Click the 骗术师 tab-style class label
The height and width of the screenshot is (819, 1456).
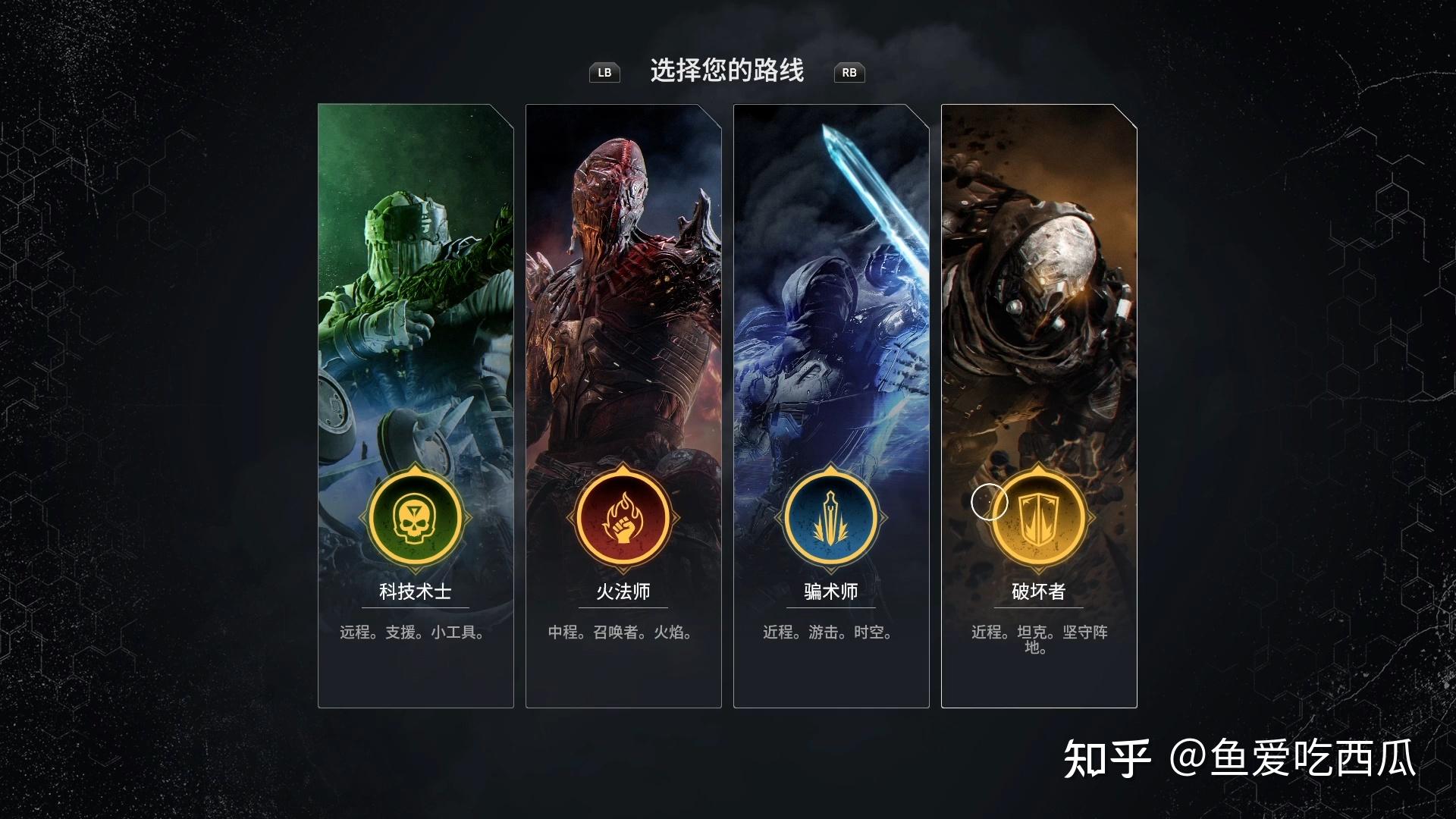click(x=831, y=592)
